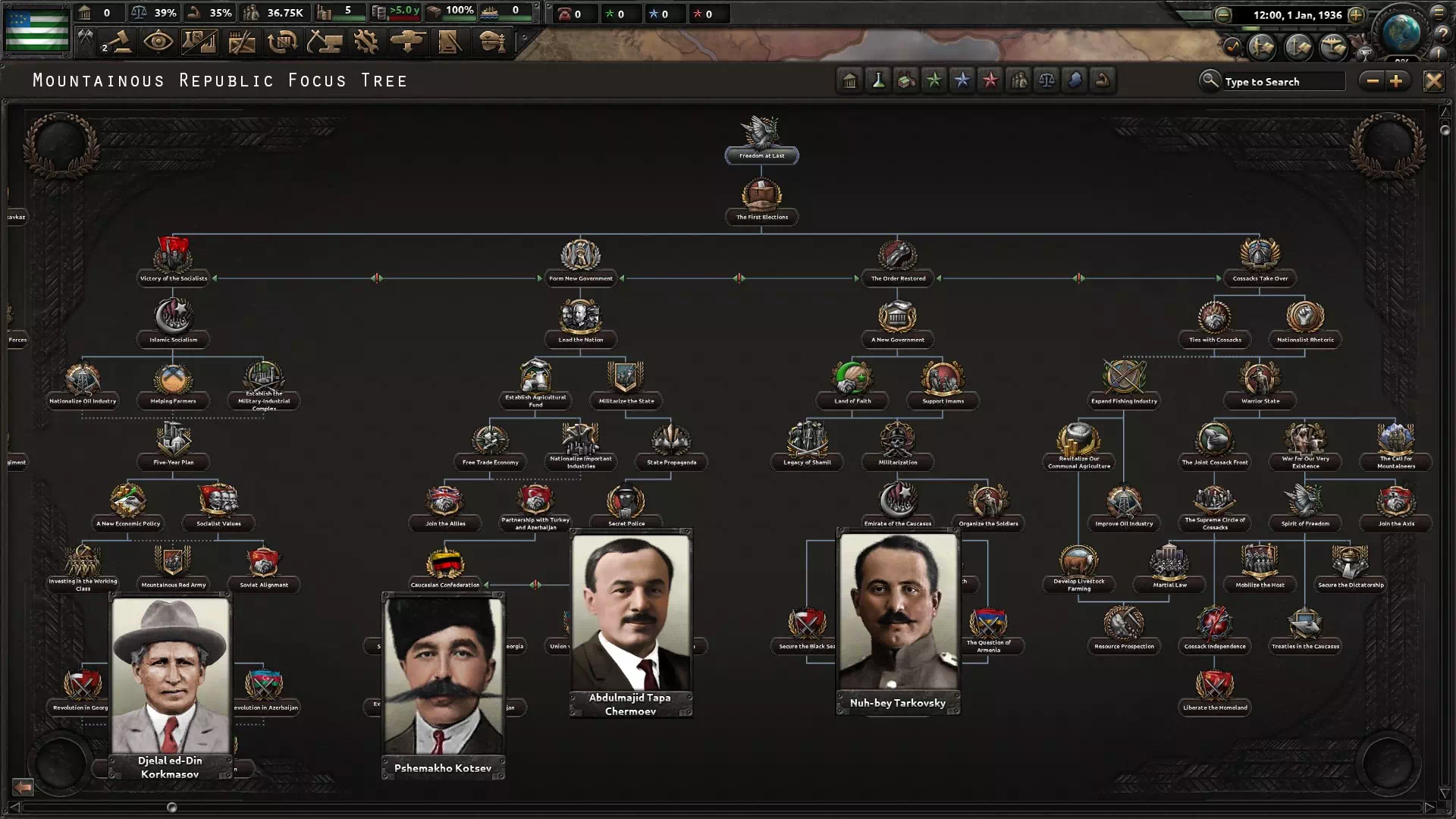Click inside the Type to Search field
Screen dimensions: 1456x819
coord(1282,81)
